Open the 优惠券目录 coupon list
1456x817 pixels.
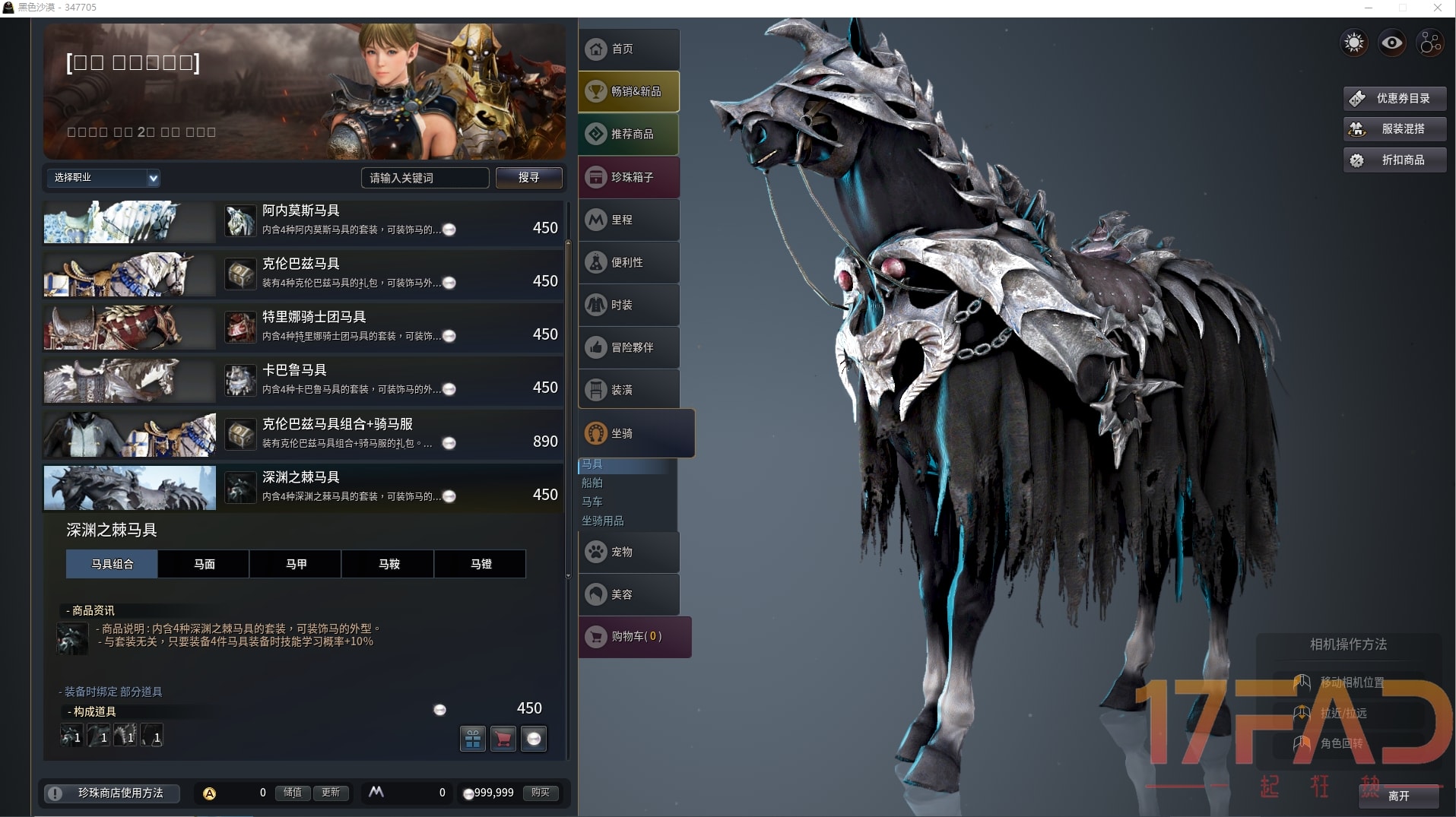(x=1394, y=98)
